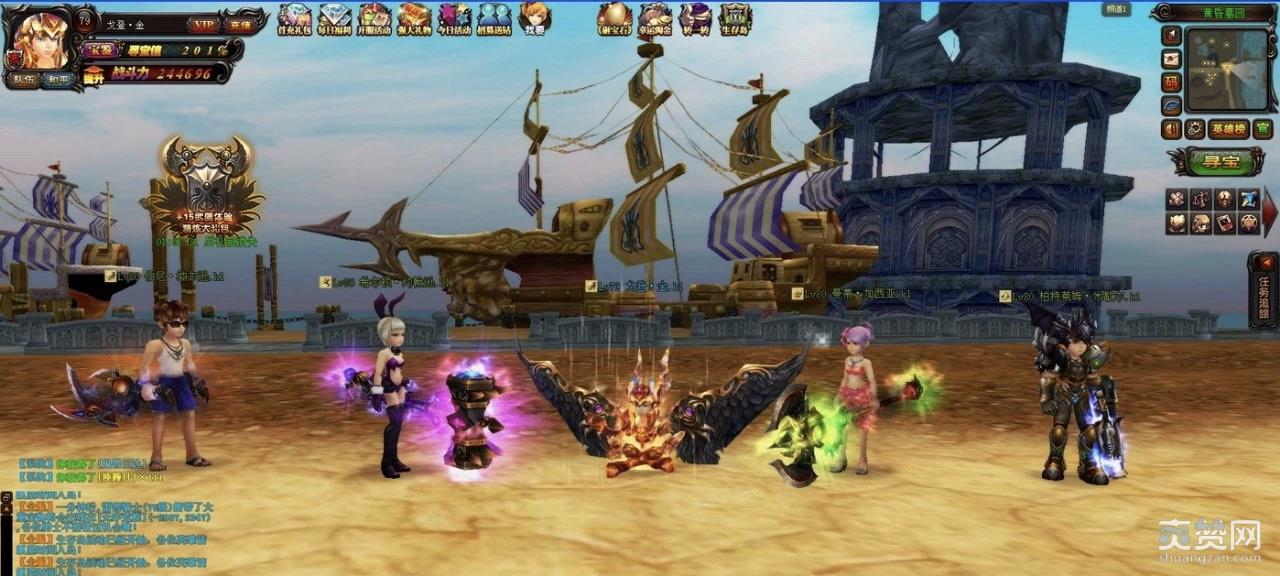Open the 生存岛 survival island icon
This screenshot has height=576, width=1280.
735,18
